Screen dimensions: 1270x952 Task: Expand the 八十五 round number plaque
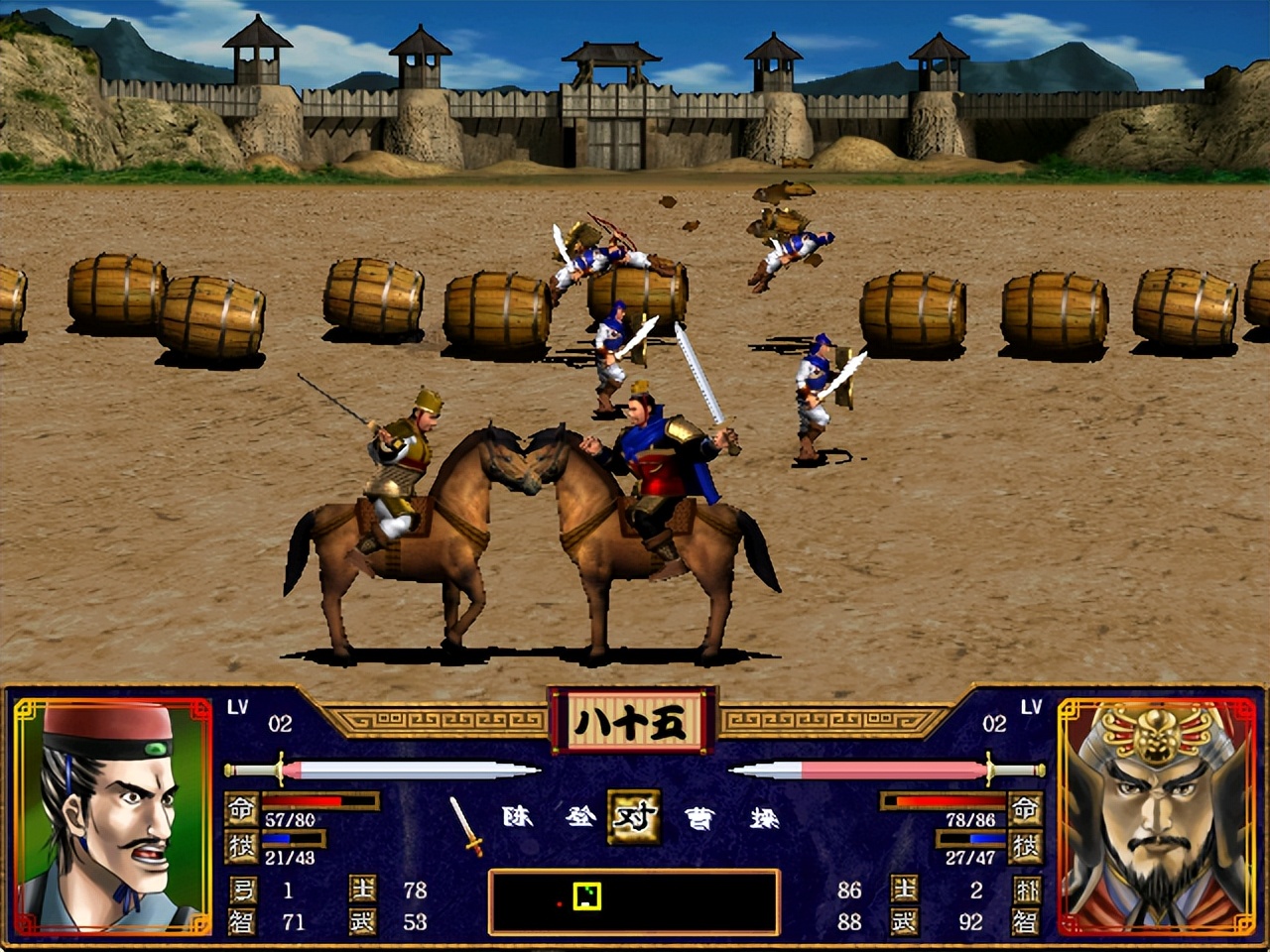click(630, 721)
